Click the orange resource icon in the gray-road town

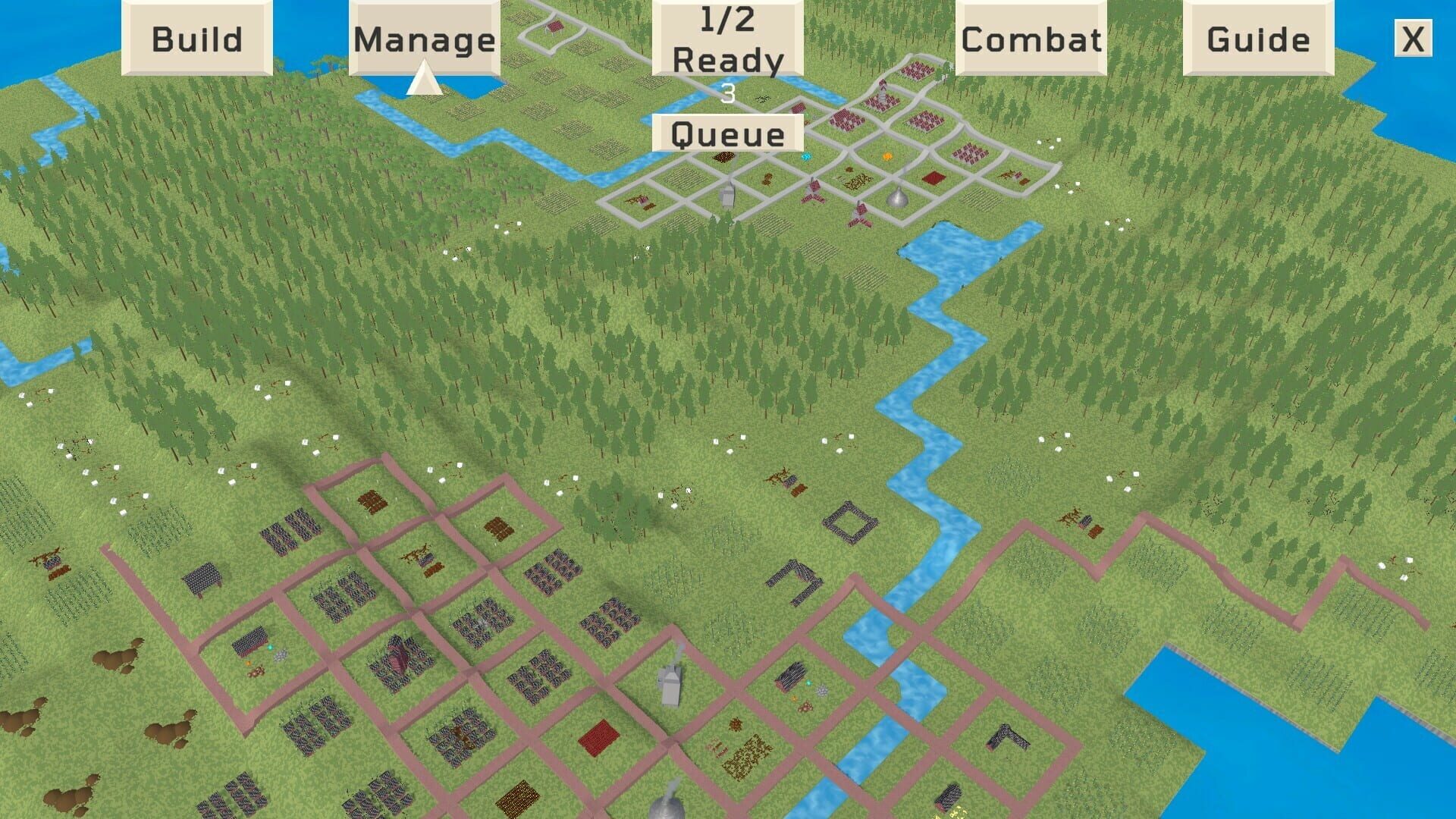[888, 157]
